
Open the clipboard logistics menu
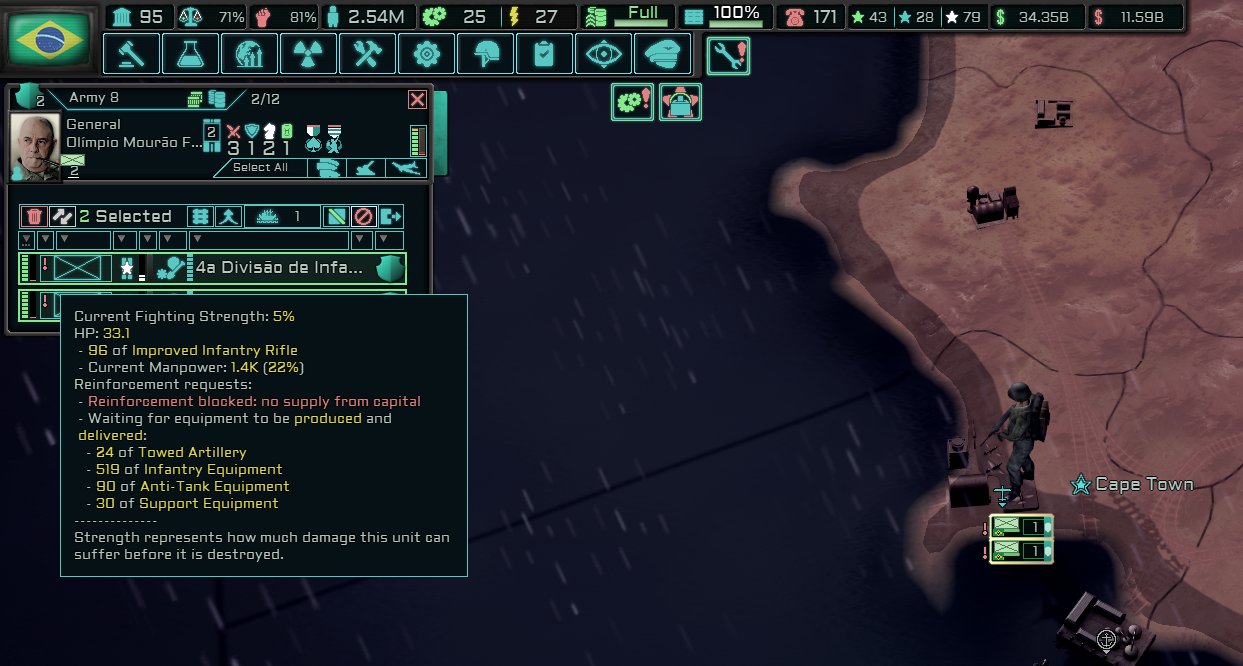pyautogui.click(x=544, y=54)
